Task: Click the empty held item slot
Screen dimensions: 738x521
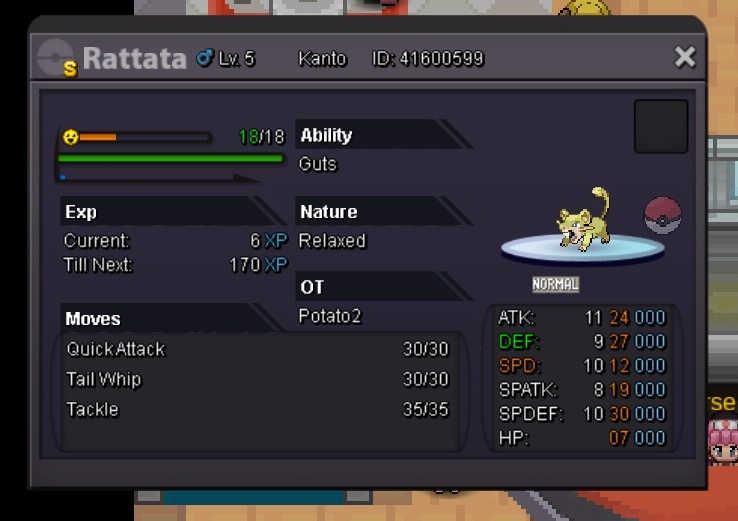Action: (x=661, y=126)
